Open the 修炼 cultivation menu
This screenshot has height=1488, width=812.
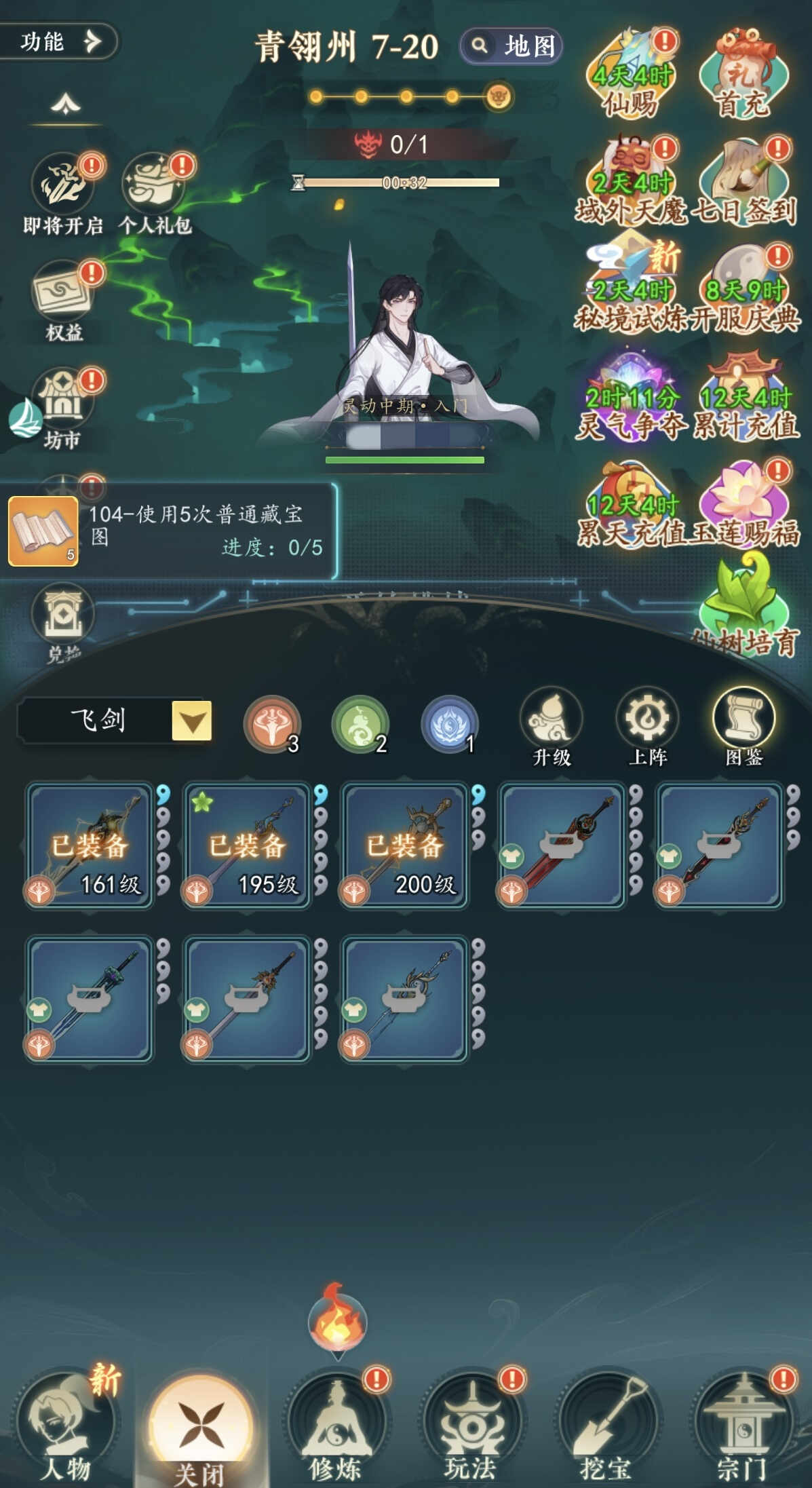(336, 1424)
